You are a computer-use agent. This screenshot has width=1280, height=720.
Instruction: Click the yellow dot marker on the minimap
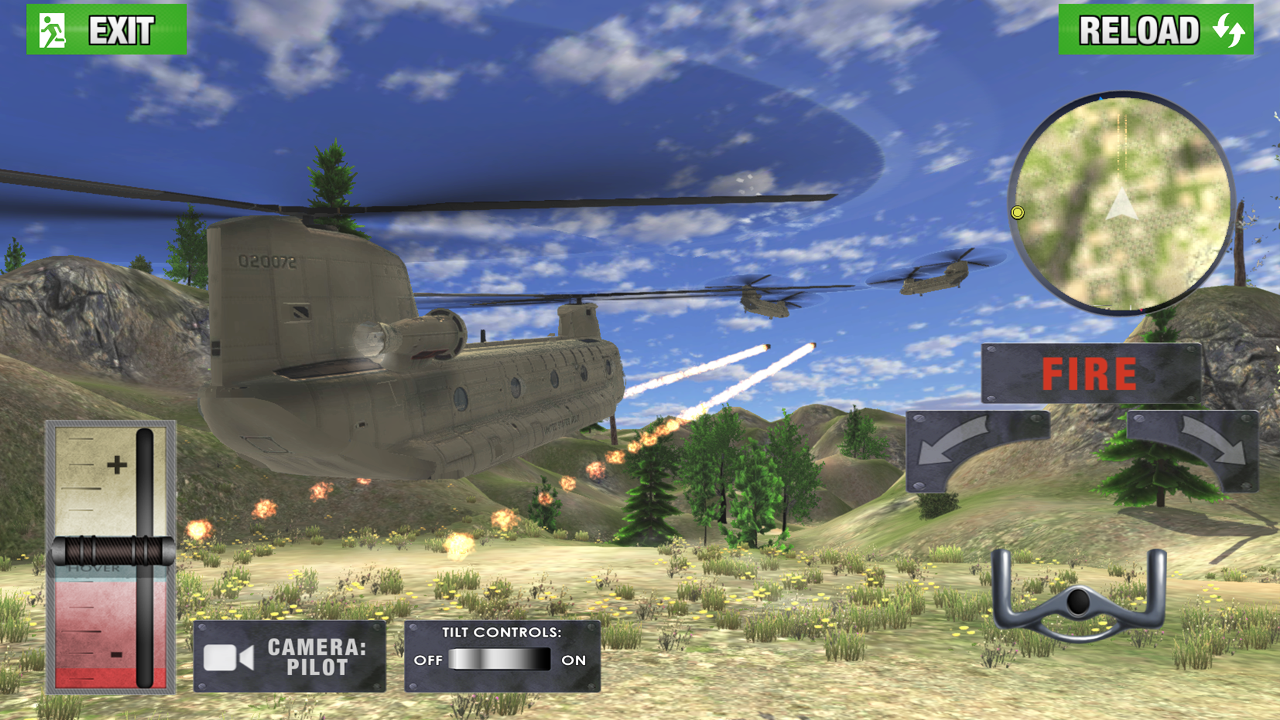tap(1019, 213)
